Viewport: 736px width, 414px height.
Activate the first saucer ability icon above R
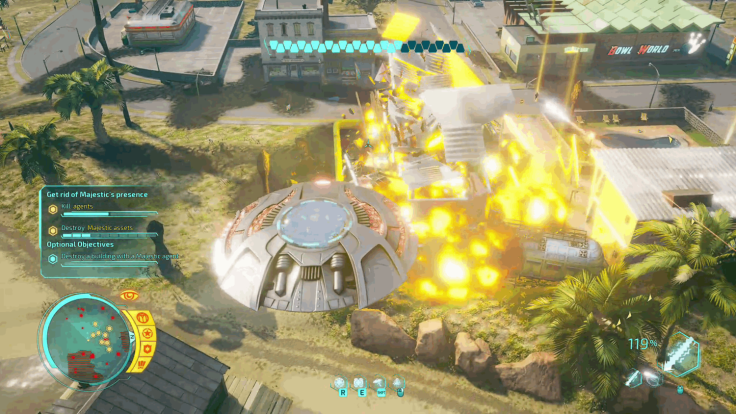(340, 383)
